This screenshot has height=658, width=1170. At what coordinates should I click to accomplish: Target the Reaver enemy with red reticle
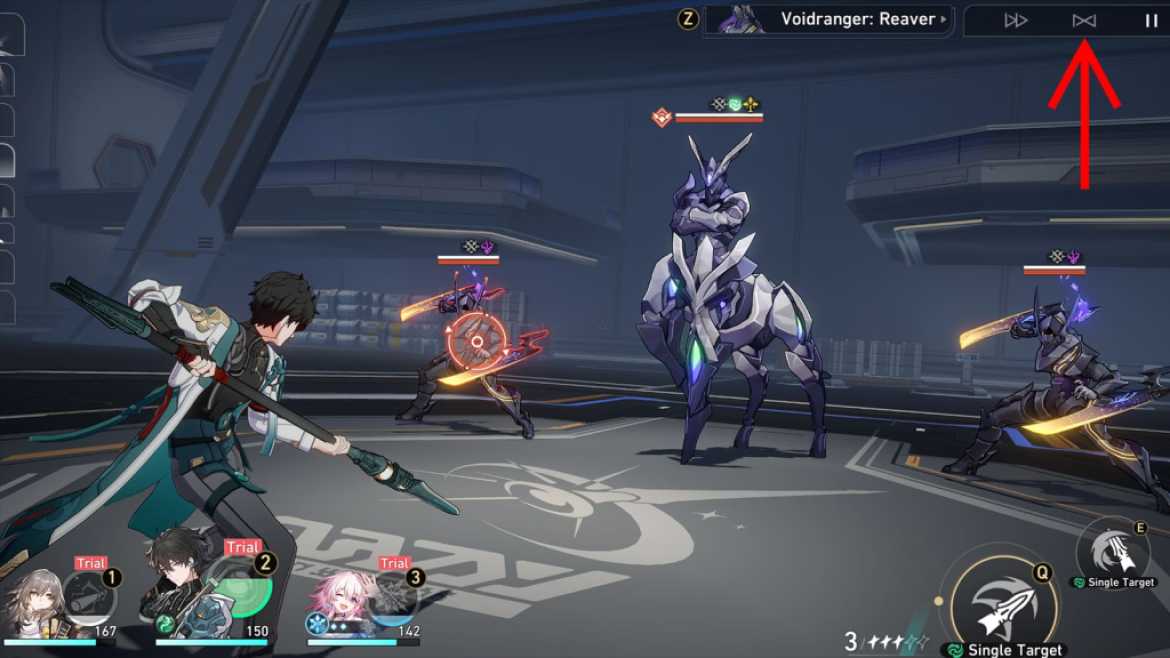[476, 342]
